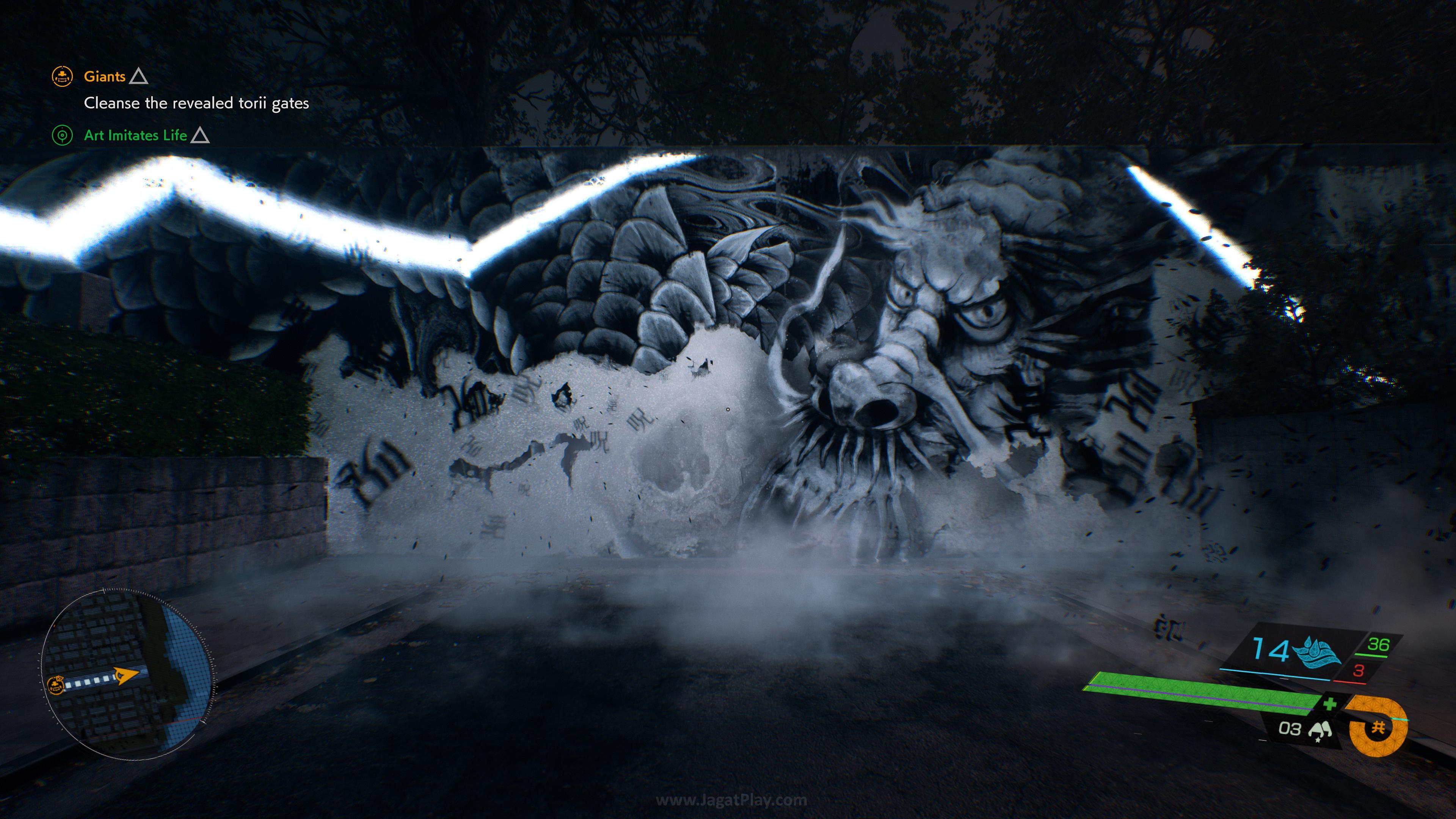Click the orange talisman ring icon
The image size is (1456, 819).
(x=1378, y=727)
